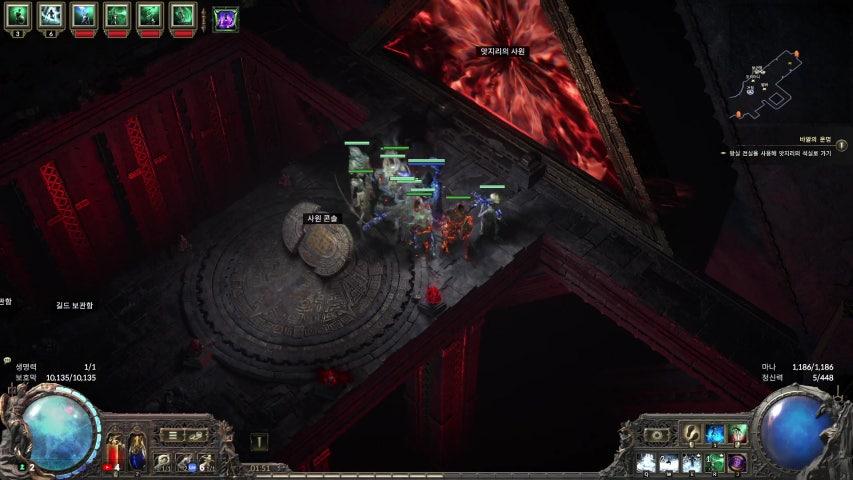Select the purple spiral buff icon
The width and height of the screenshot is (853, 480).
(225, 18)
